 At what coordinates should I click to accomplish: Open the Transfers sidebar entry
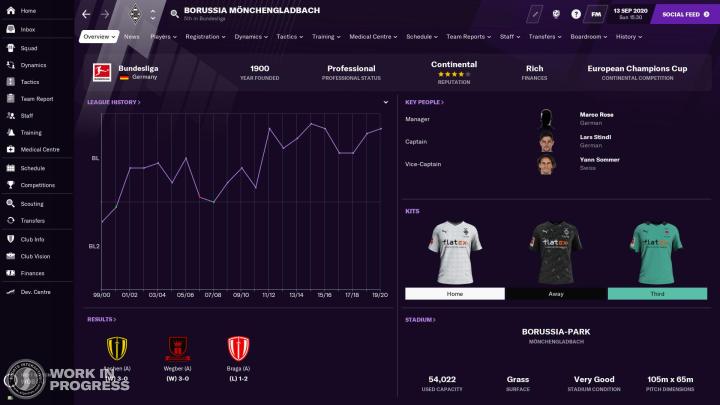32,220
